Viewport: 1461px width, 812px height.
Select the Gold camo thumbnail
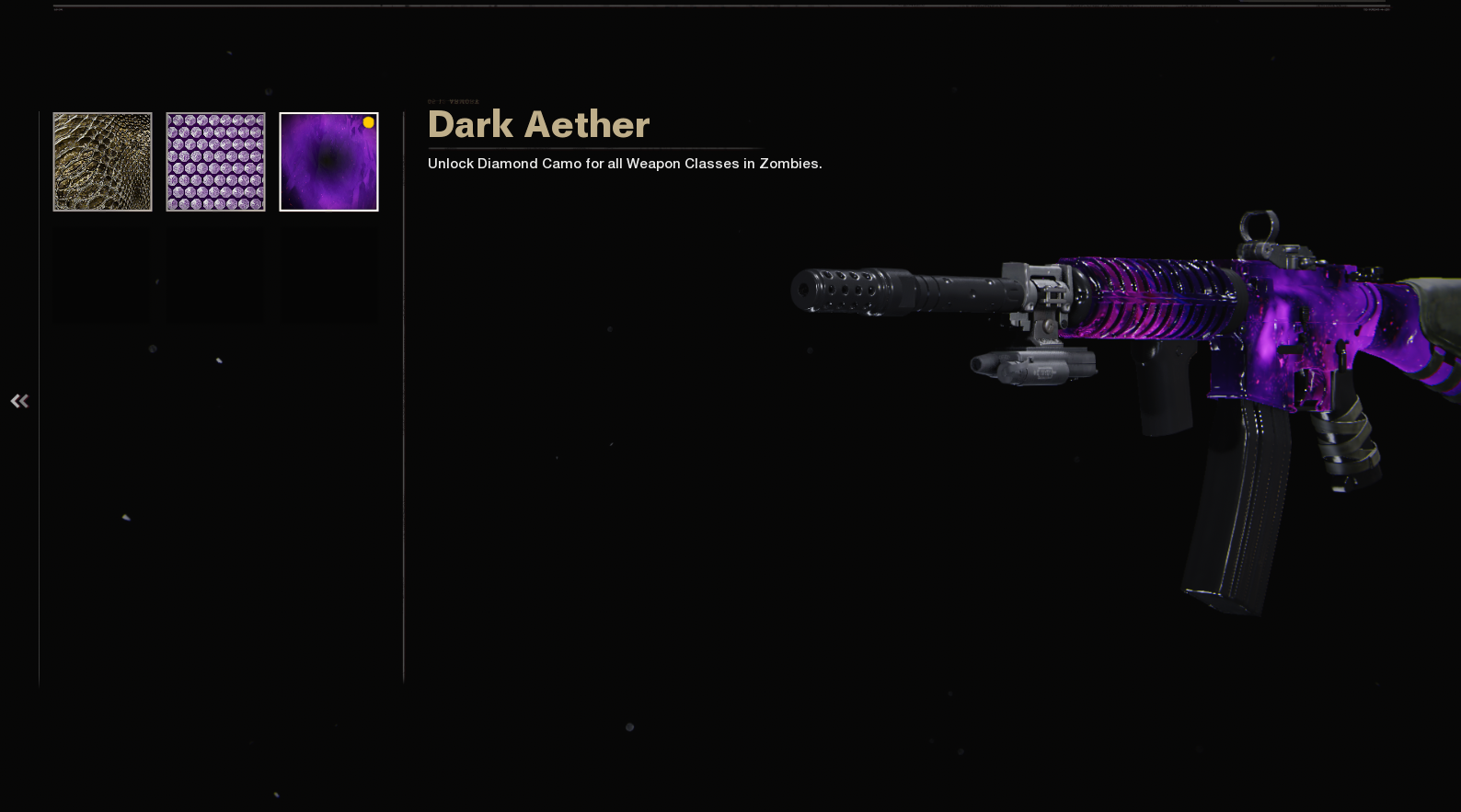coord(102,161)
